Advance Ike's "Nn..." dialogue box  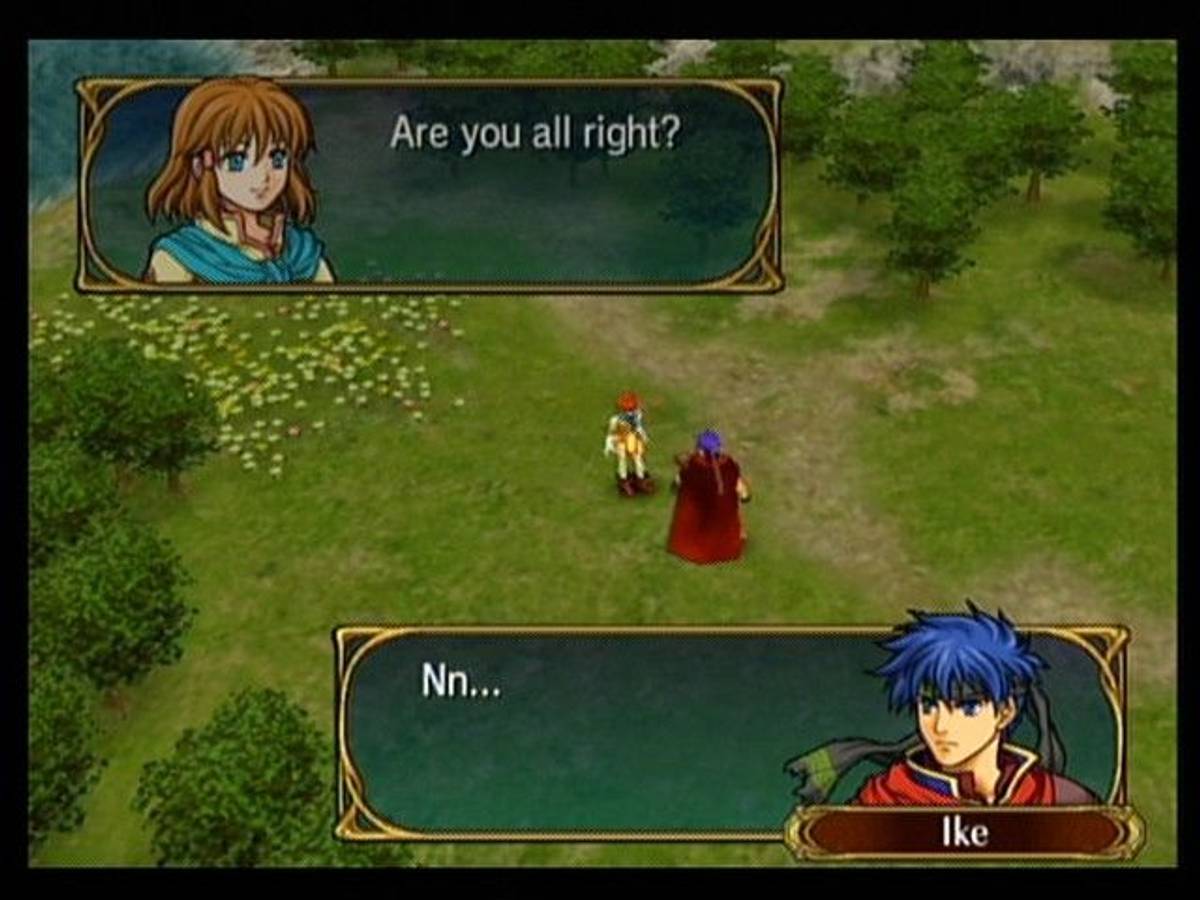[x=600, y=730]
